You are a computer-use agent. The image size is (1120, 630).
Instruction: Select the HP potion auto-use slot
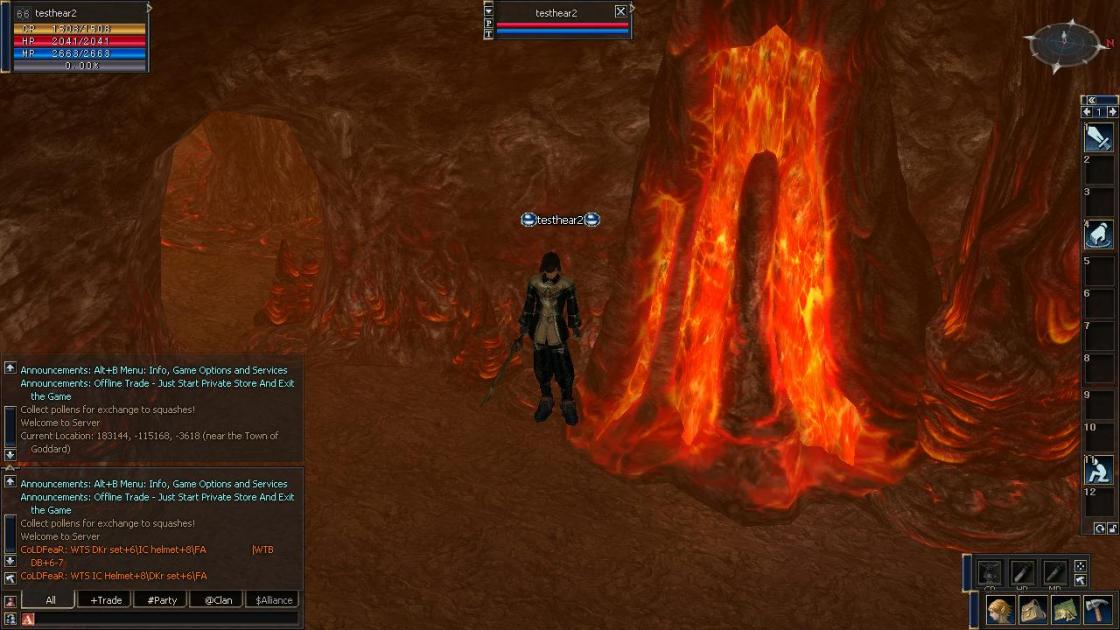pyautogui.click(x=1022, y=572)
